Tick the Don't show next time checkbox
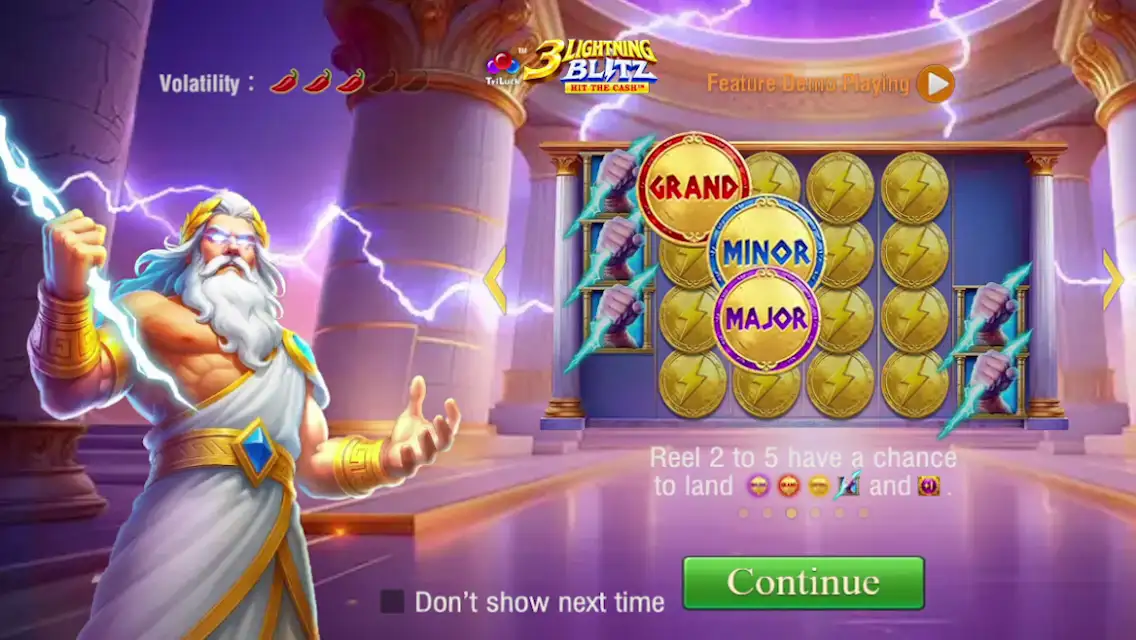 (x=392, y=601)
